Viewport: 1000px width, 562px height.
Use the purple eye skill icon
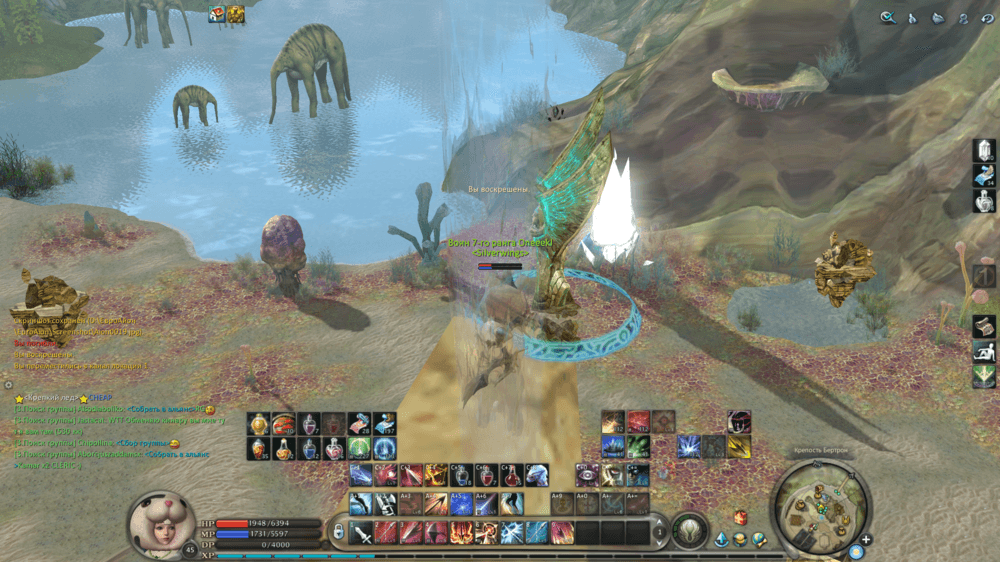589,475
